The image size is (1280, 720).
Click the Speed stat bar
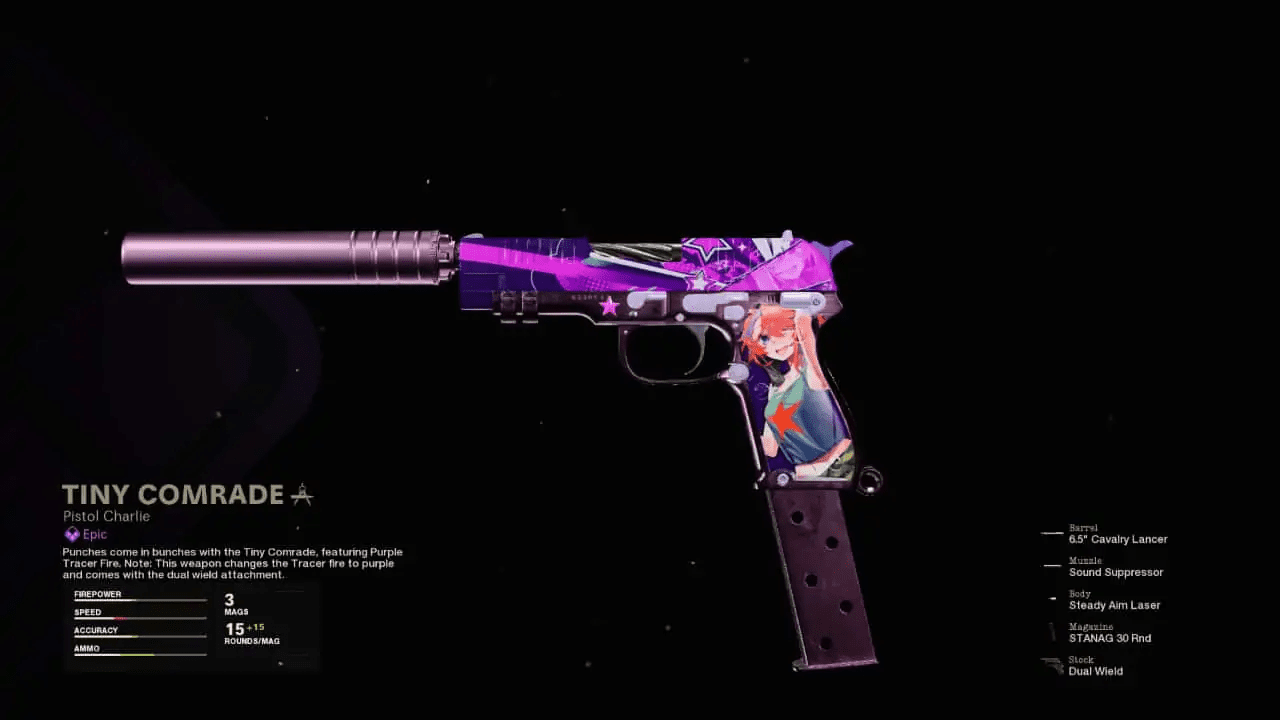[139, 616]
